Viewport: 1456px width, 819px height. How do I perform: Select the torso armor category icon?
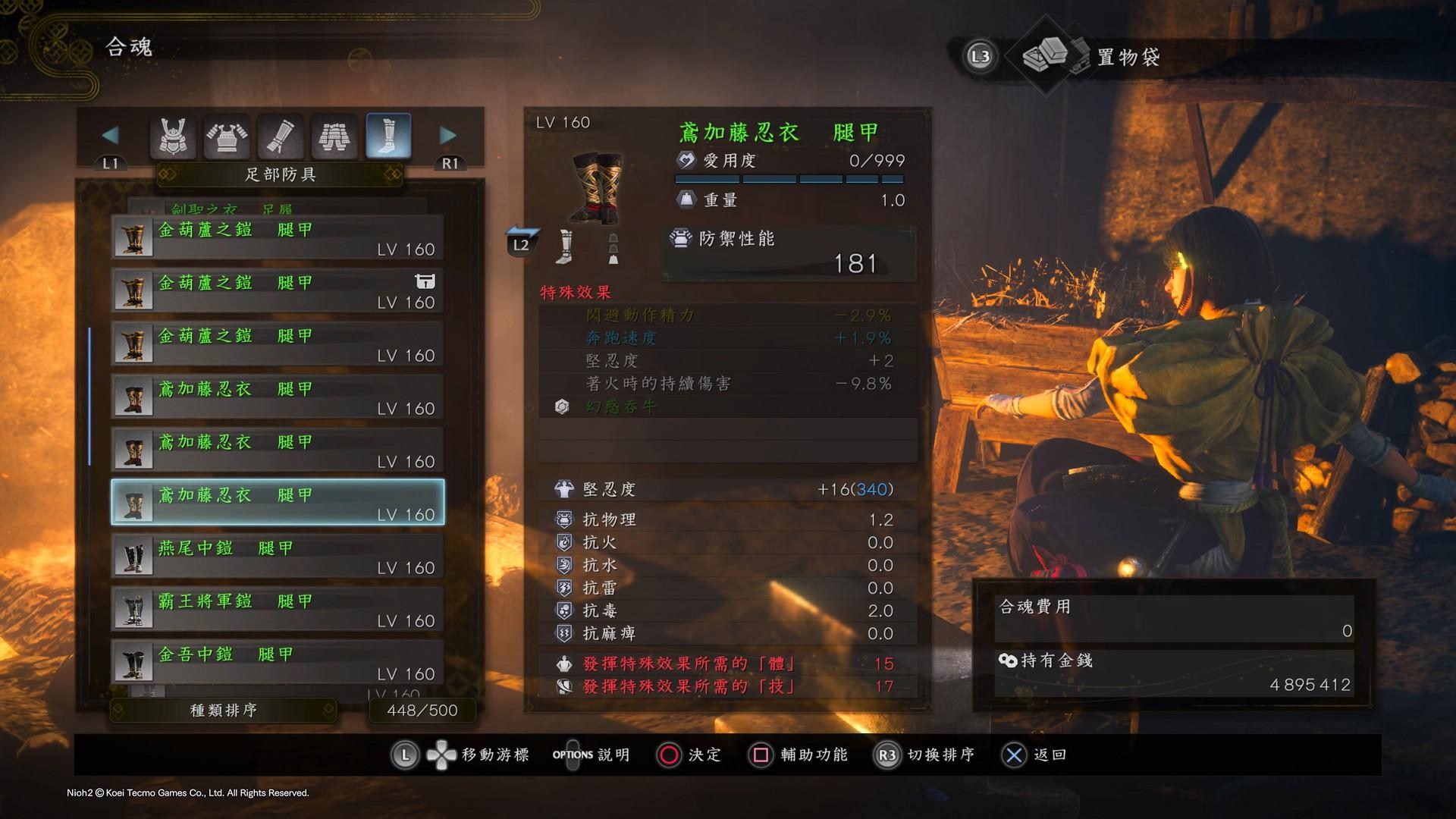point(227,136)
